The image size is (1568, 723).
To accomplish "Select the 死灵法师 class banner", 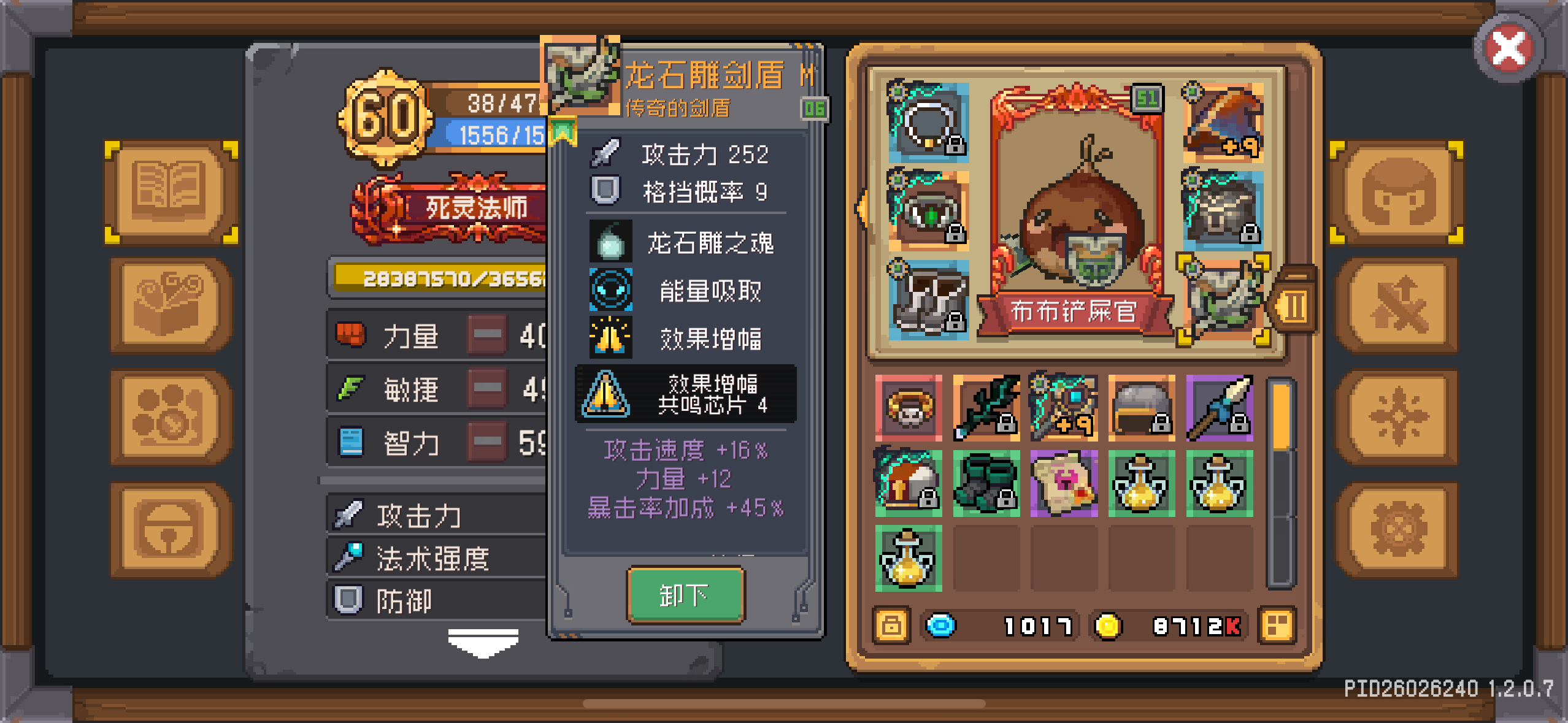I will [464, 208].
